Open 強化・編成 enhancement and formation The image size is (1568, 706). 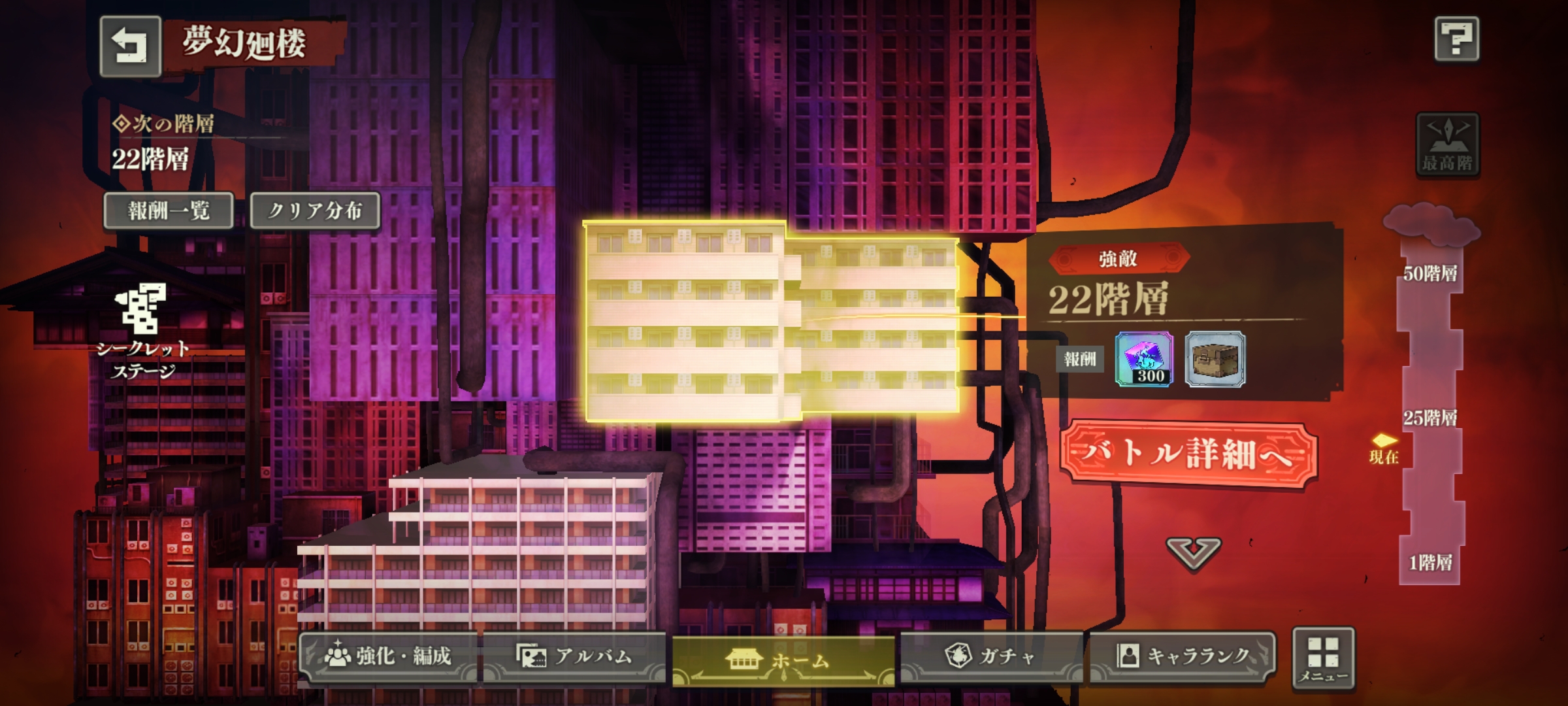click(389, 656)
